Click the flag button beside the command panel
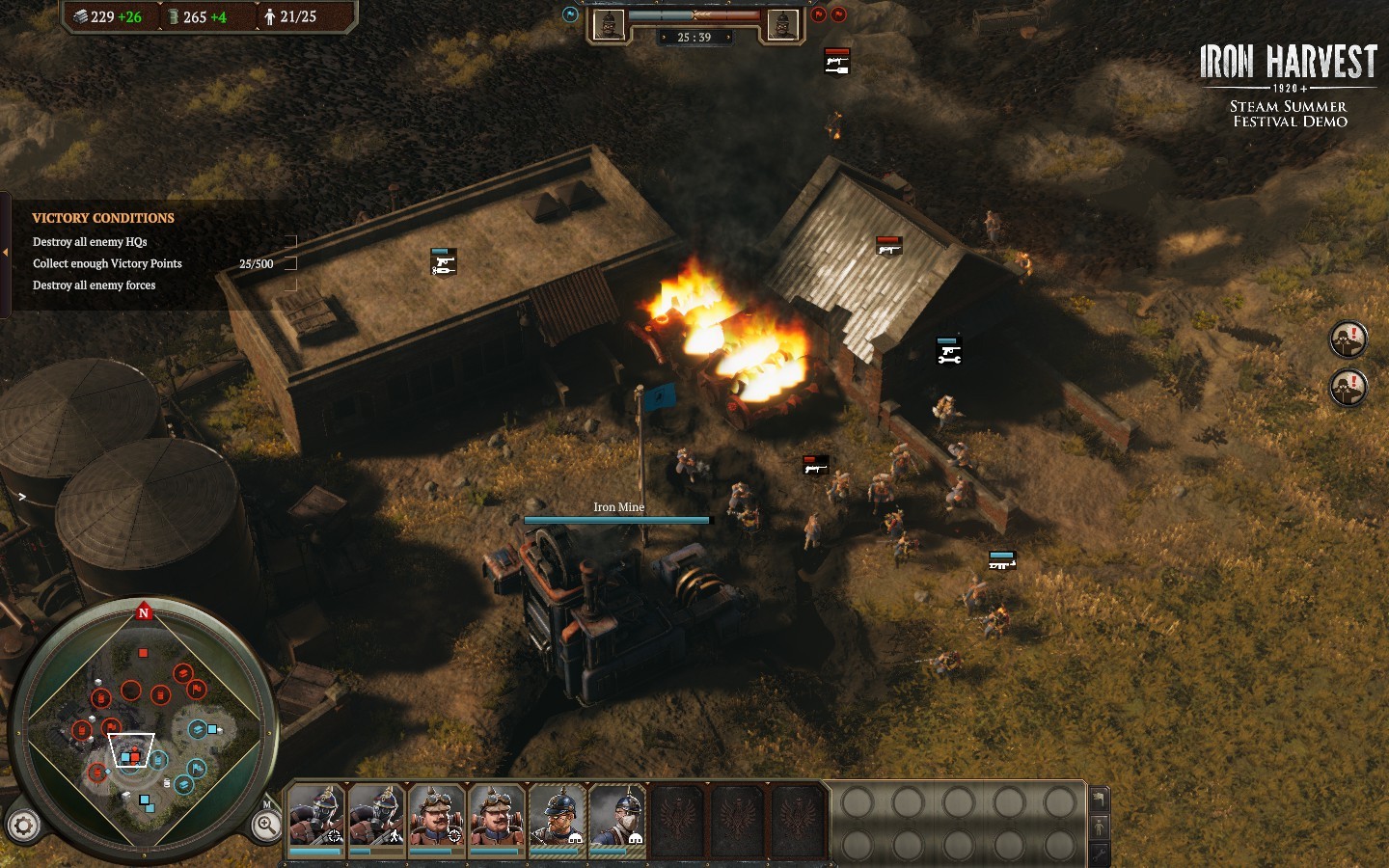 pos(1099,800)
